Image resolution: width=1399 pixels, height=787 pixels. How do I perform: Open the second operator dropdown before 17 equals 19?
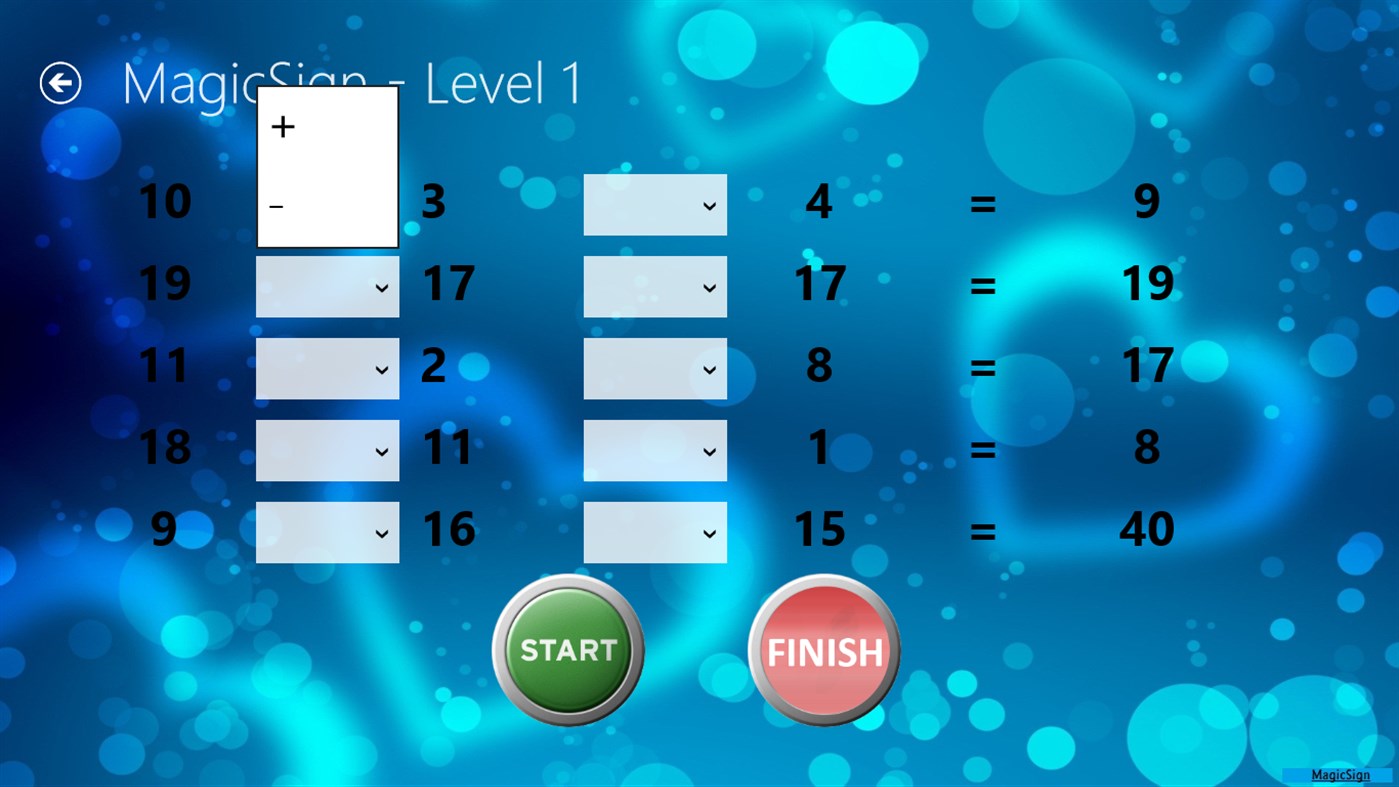pos(655,286)
